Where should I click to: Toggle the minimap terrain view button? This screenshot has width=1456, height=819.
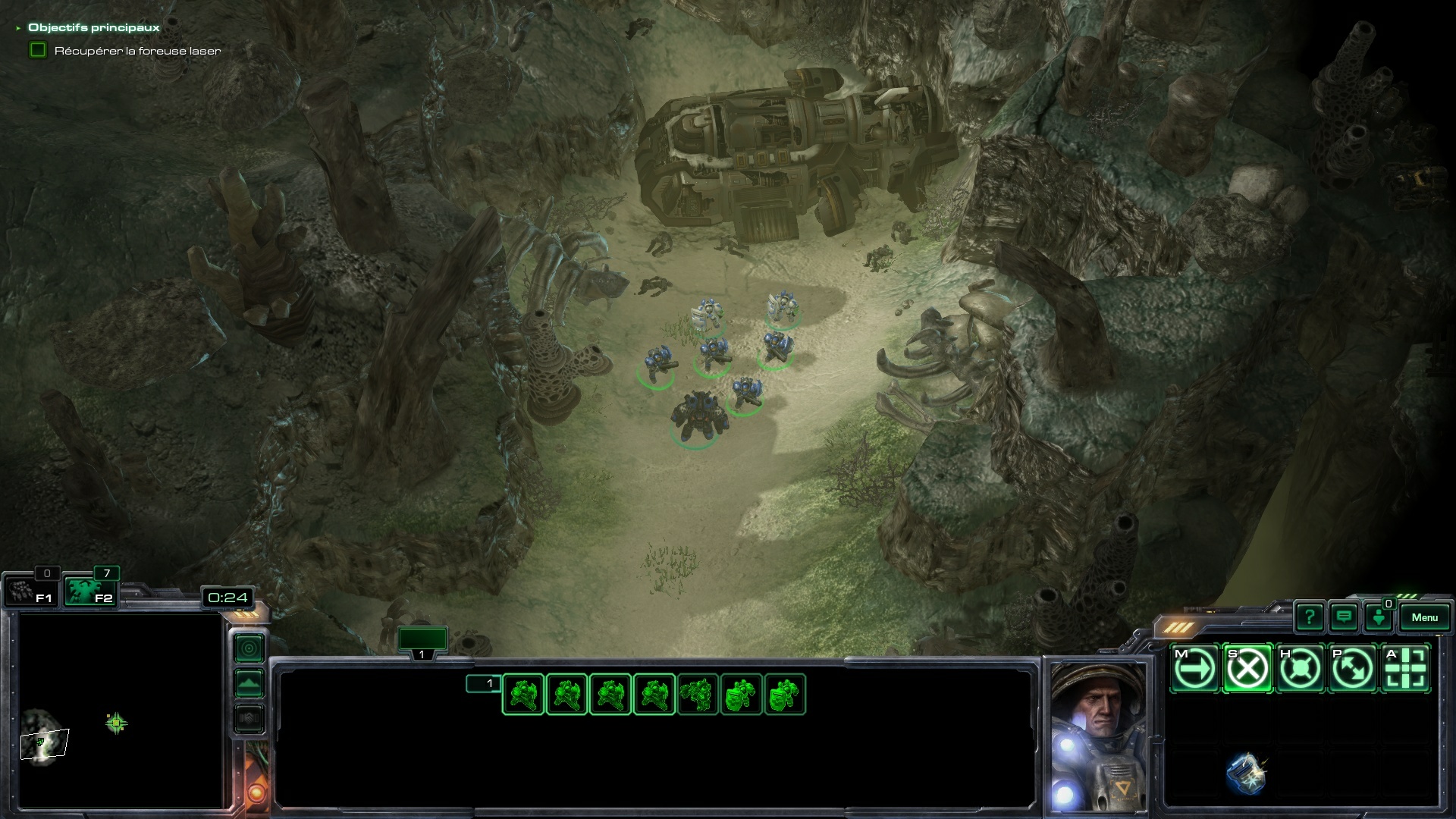tap(249, 683)
